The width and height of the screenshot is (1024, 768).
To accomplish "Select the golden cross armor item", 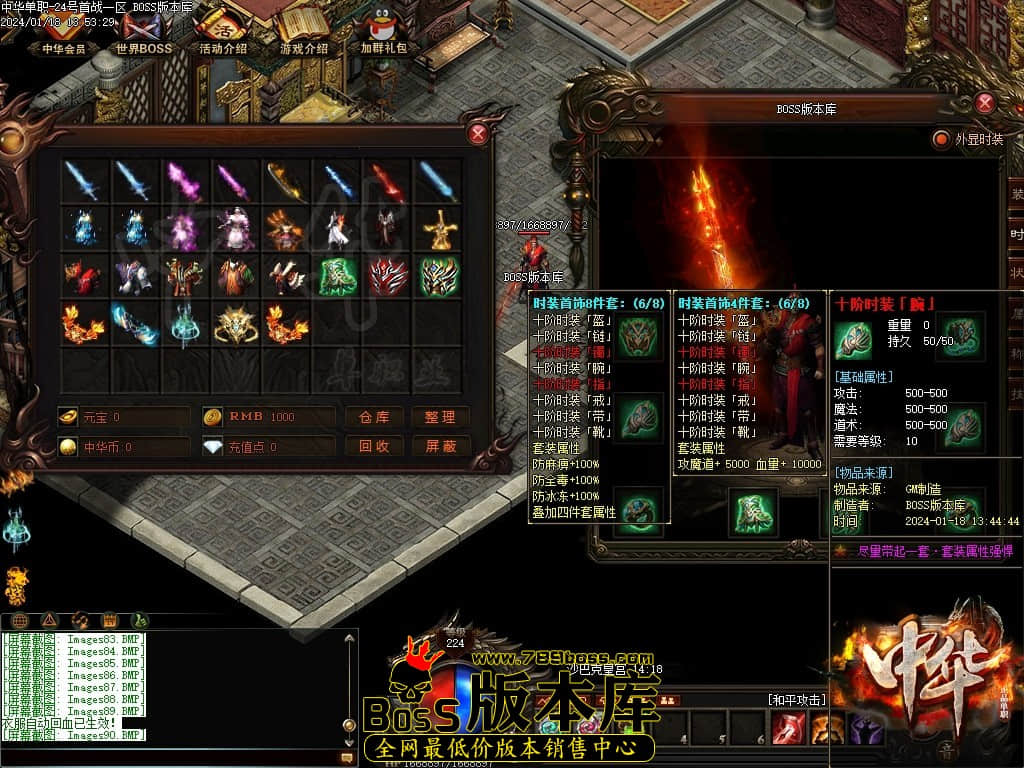I will pos(438,230).
